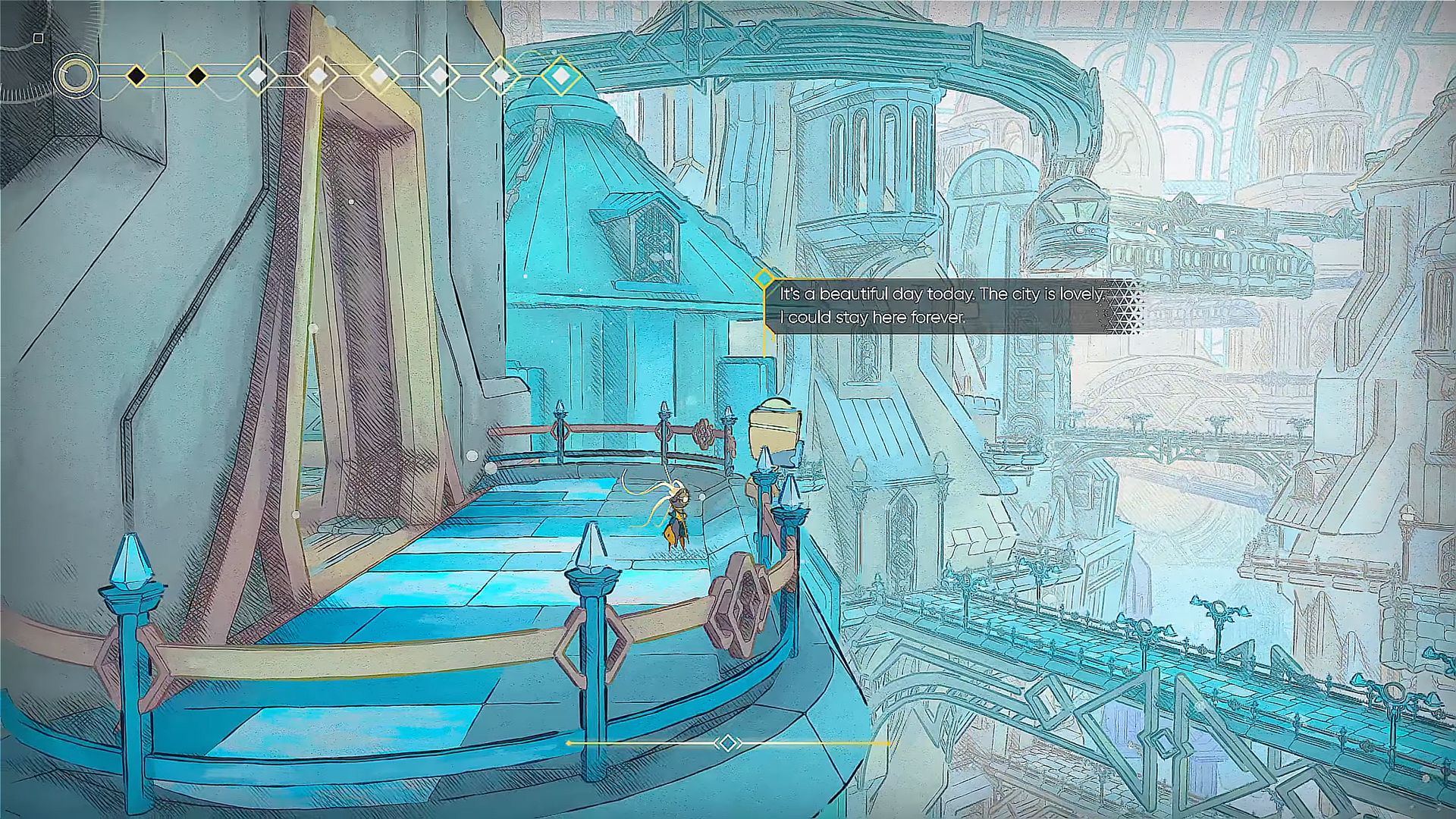
Task: Click the diamond handle on the yellow bottom bar
Action: 728,743
